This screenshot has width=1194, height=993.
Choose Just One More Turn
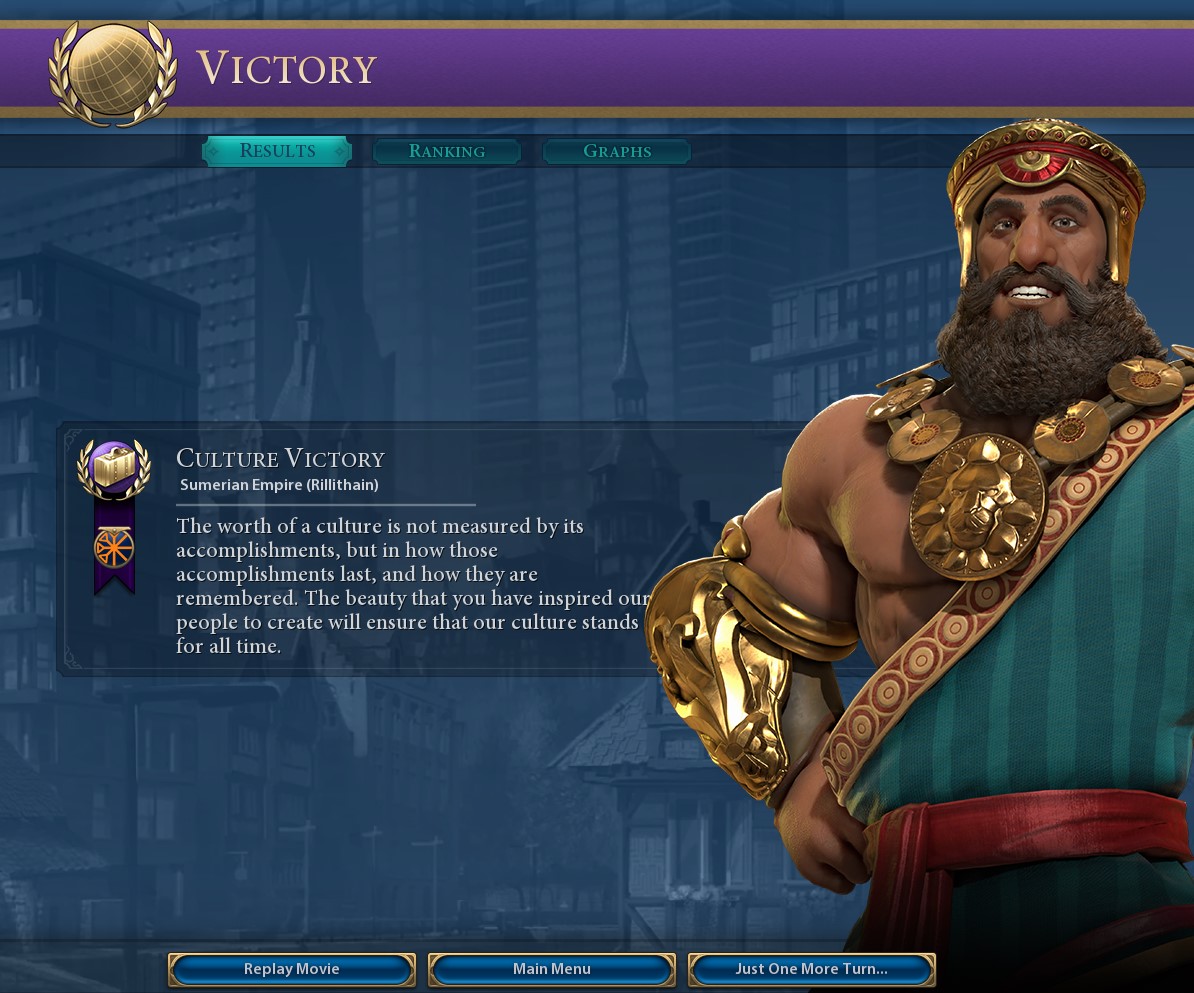click(x=811, y=969)
